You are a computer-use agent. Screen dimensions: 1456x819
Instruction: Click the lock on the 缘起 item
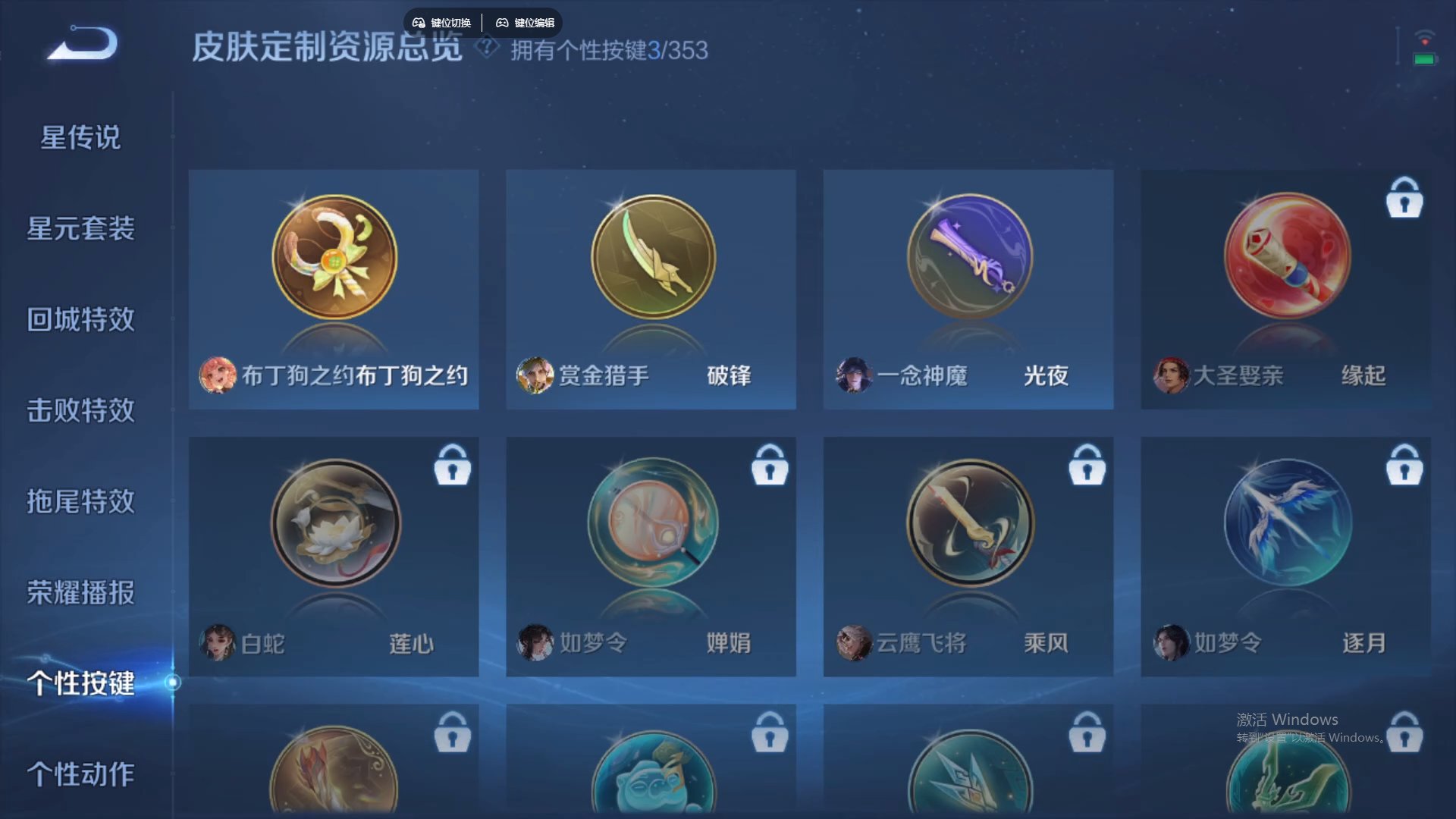coord(1404,199)
